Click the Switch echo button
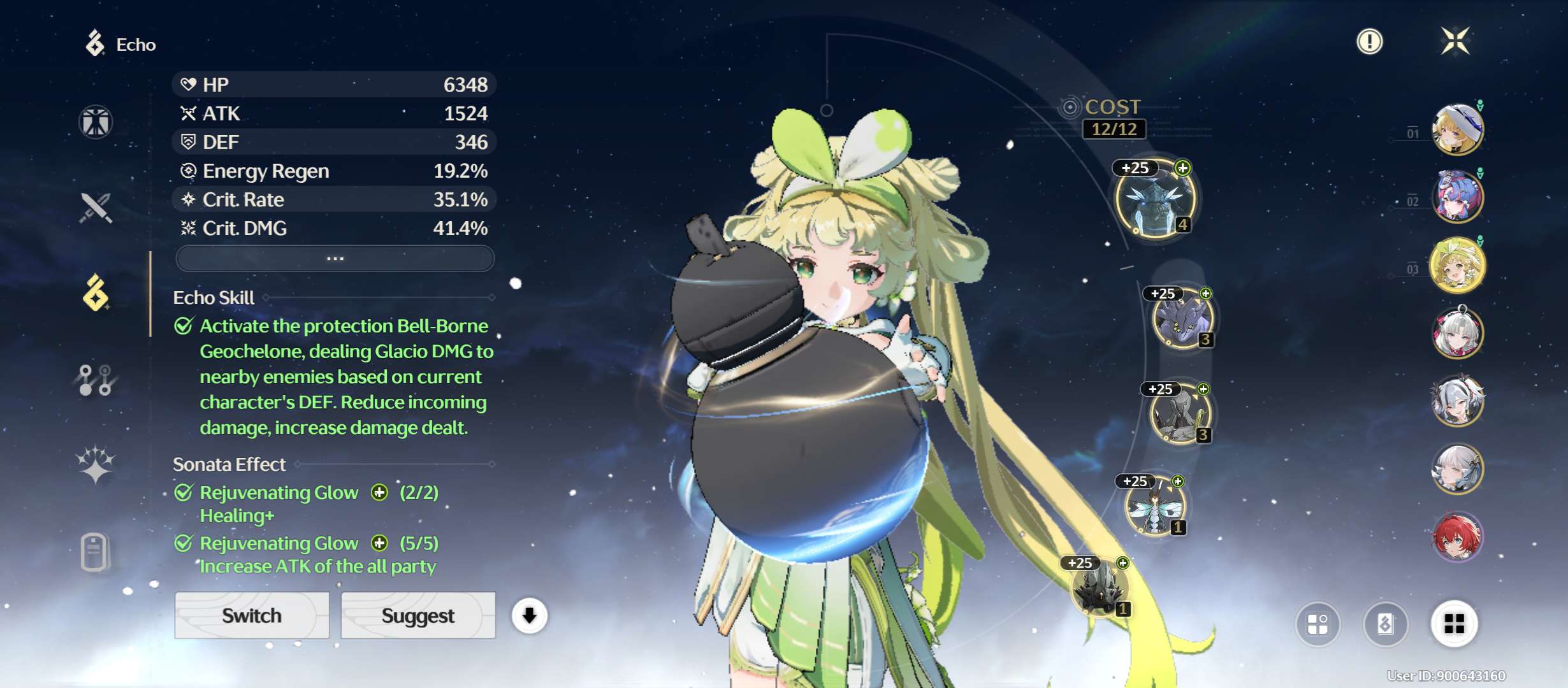Screen dimensions: 1568x688 pyautogui.click(x=252, y=615)
